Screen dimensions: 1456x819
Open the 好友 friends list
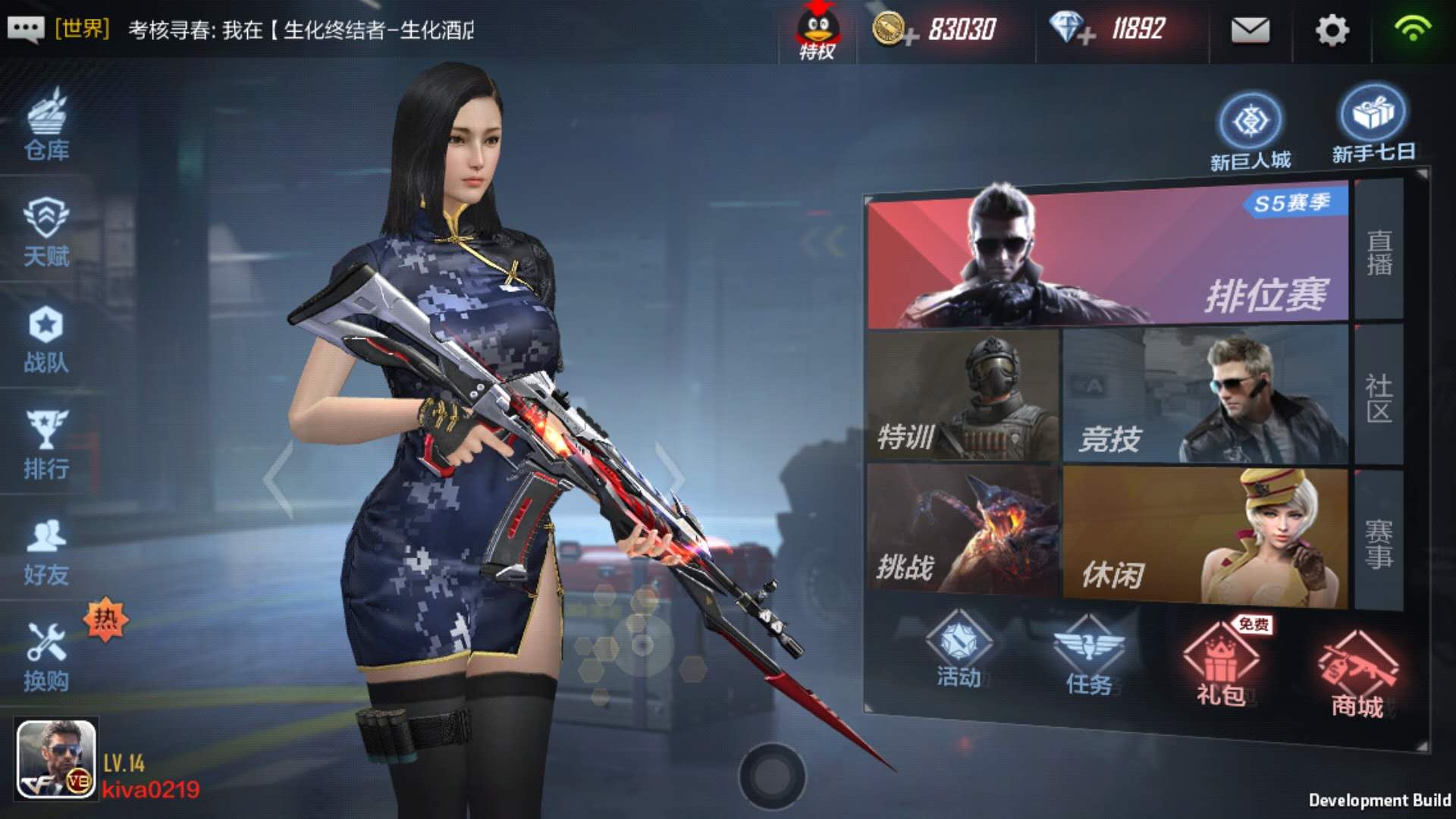[x=47, y=546]
